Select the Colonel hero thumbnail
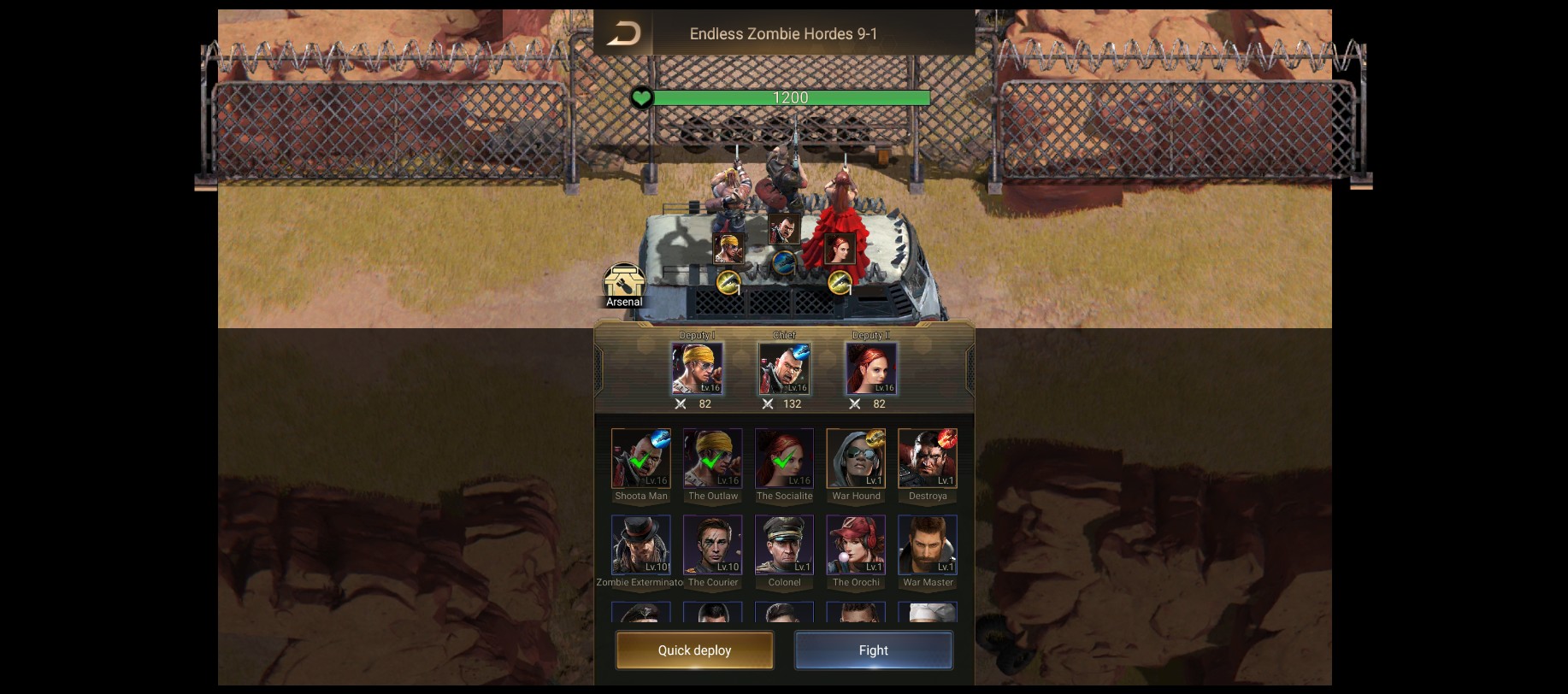1568x694 pixels. pyautogui.click(x=784, y=544)
